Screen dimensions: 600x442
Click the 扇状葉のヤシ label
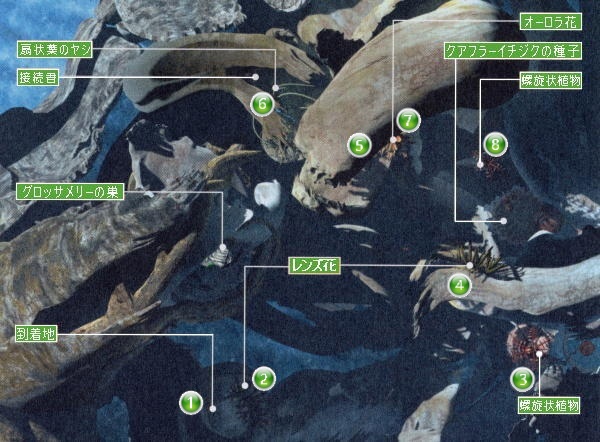click(56, 49)
